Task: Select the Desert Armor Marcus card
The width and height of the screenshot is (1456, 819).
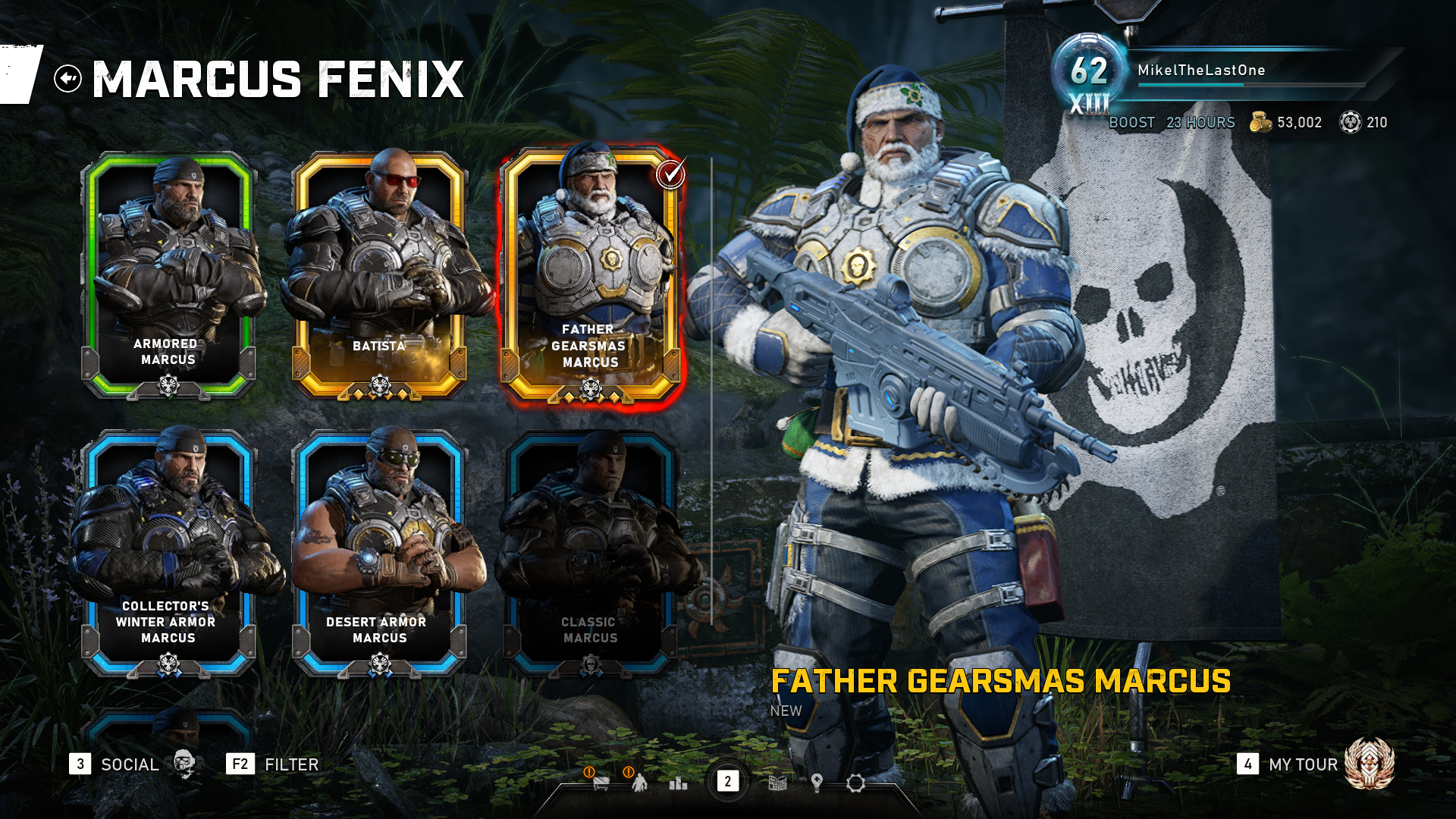Action: click(379, 552)
